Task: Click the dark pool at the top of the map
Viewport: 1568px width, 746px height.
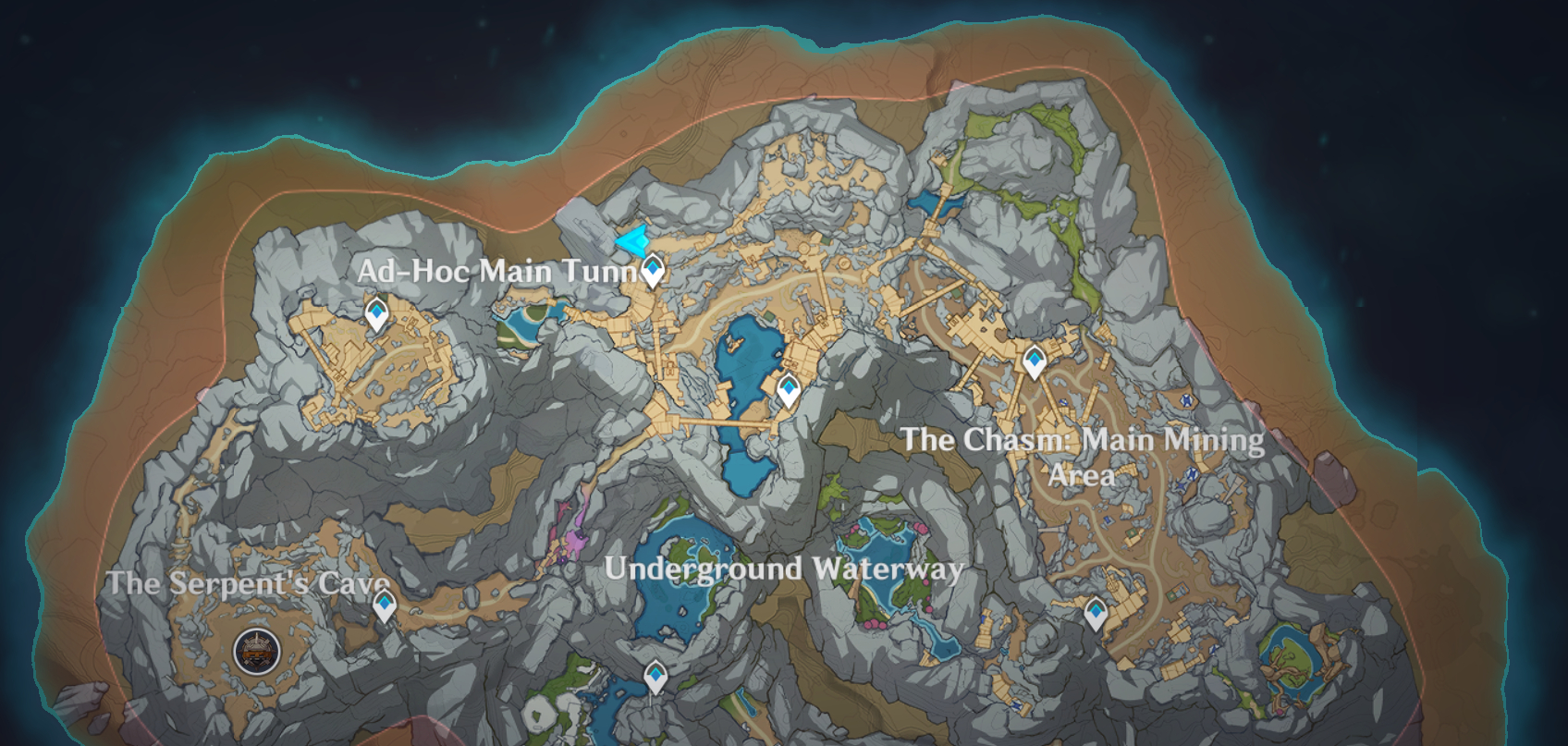Action: pos(938,202)
